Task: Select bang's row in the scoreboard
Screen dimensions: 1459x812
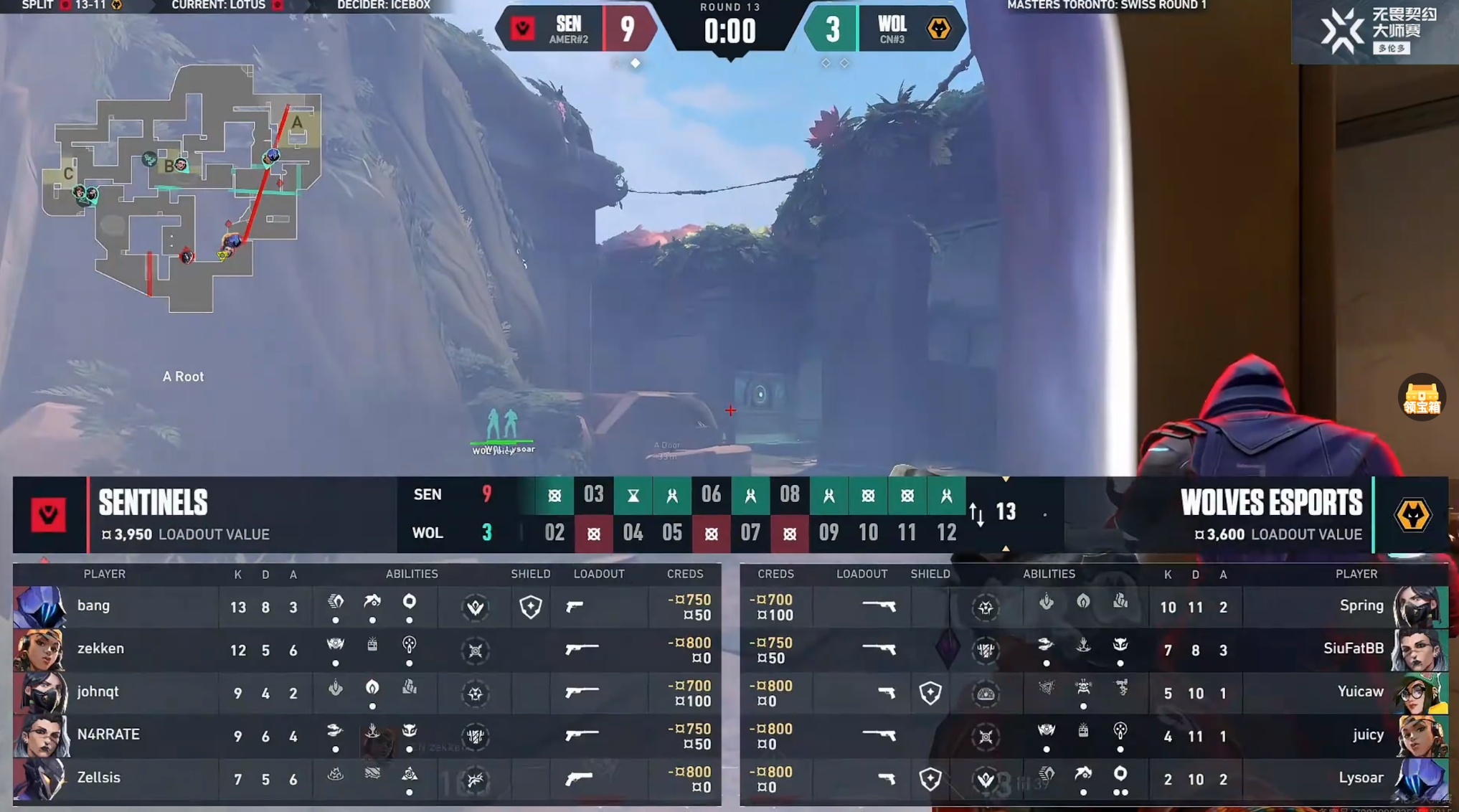Action: 93,606
